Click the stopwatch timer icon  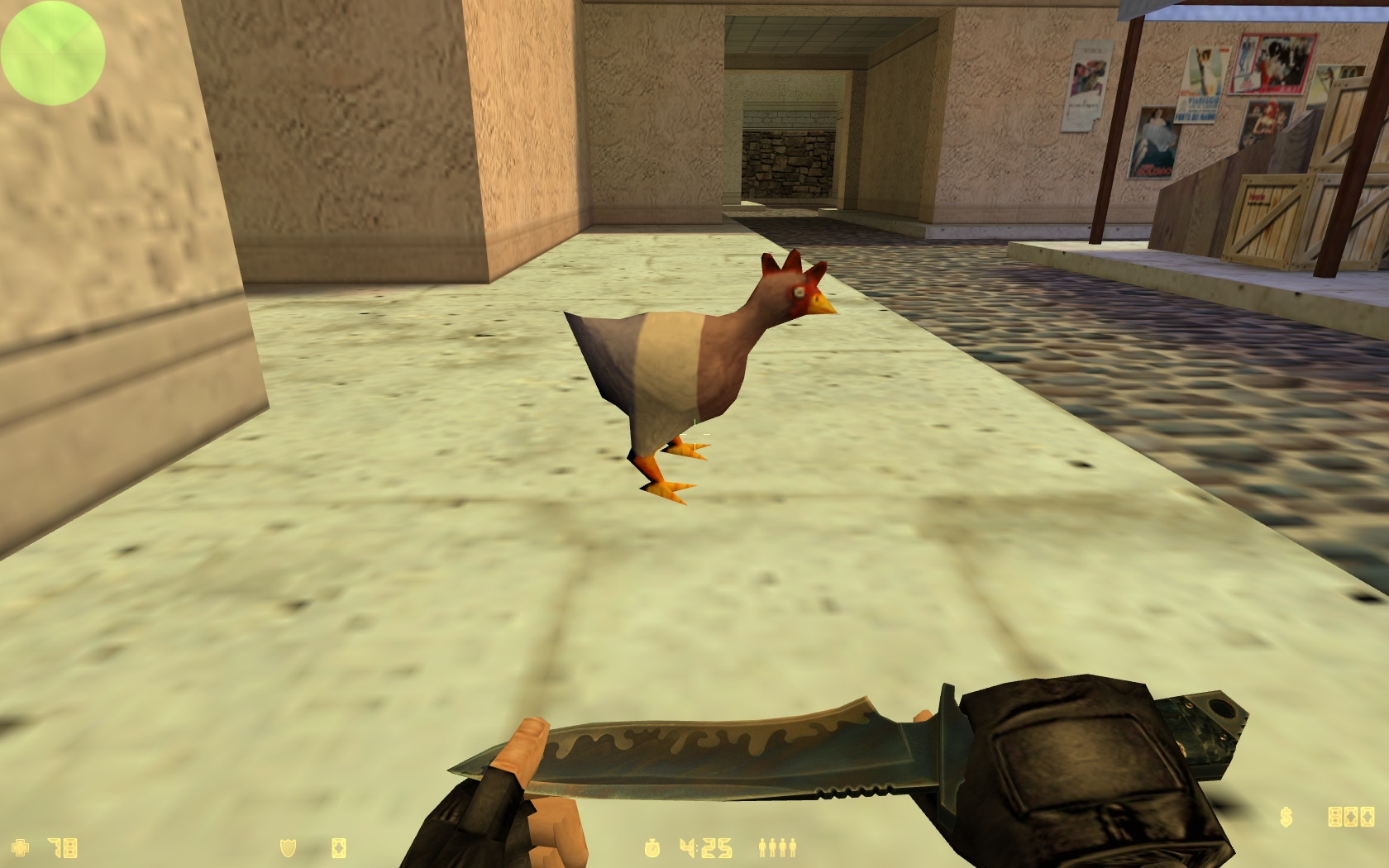point(654,848)
